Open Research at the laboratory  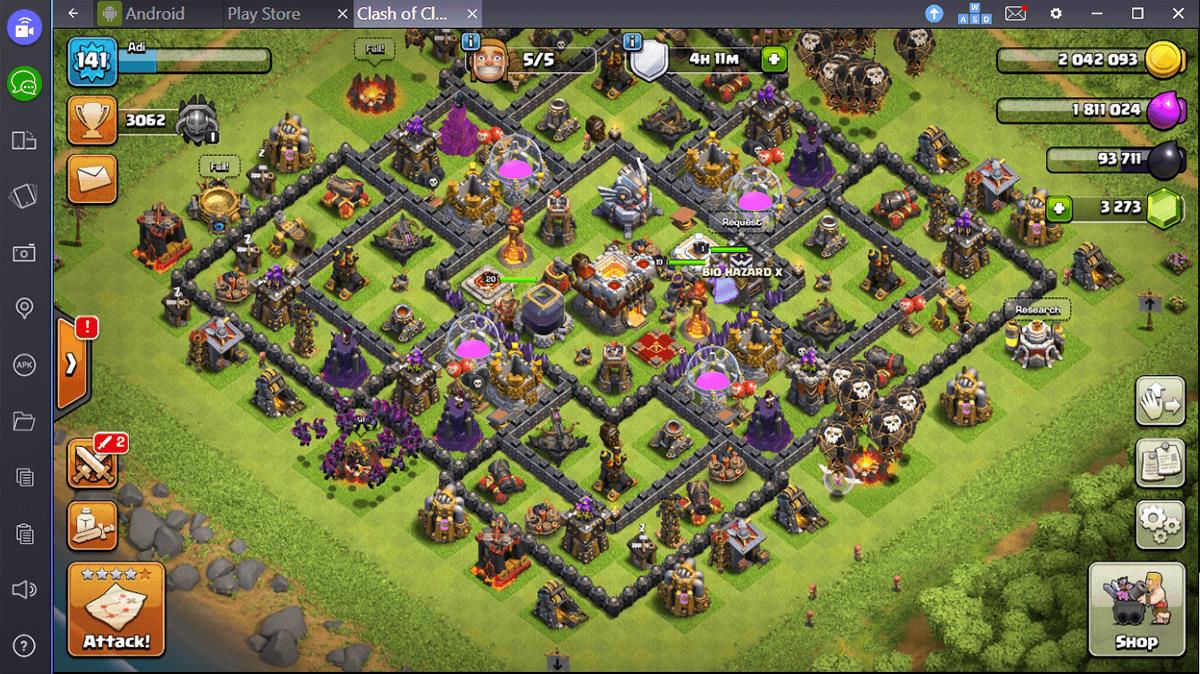click(x=1037, y=310)
